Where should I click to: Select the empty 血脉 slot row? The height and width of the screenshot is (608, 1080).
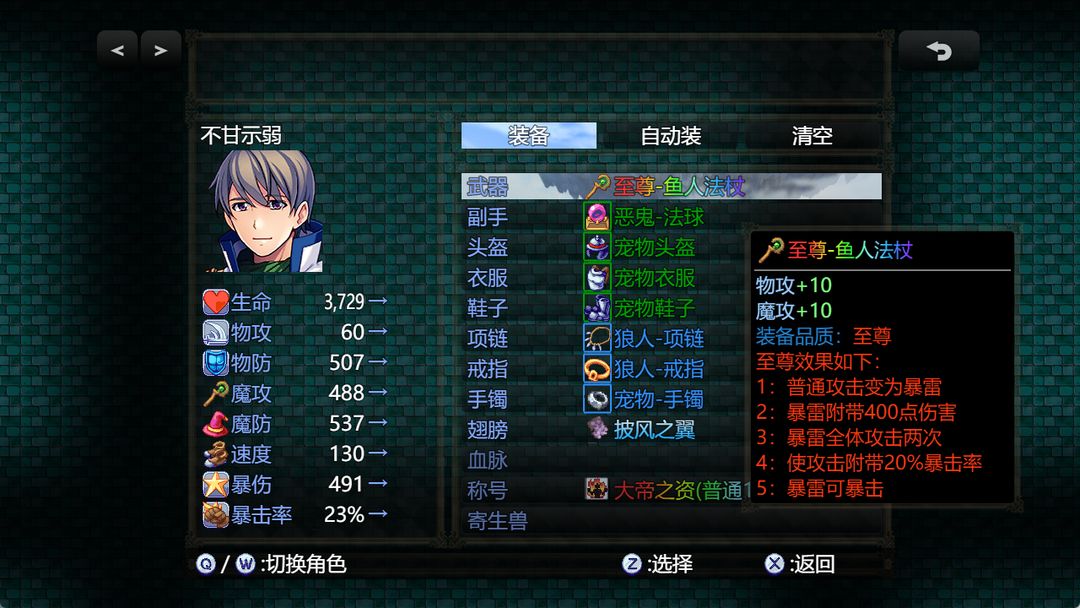tap(600, 460)
